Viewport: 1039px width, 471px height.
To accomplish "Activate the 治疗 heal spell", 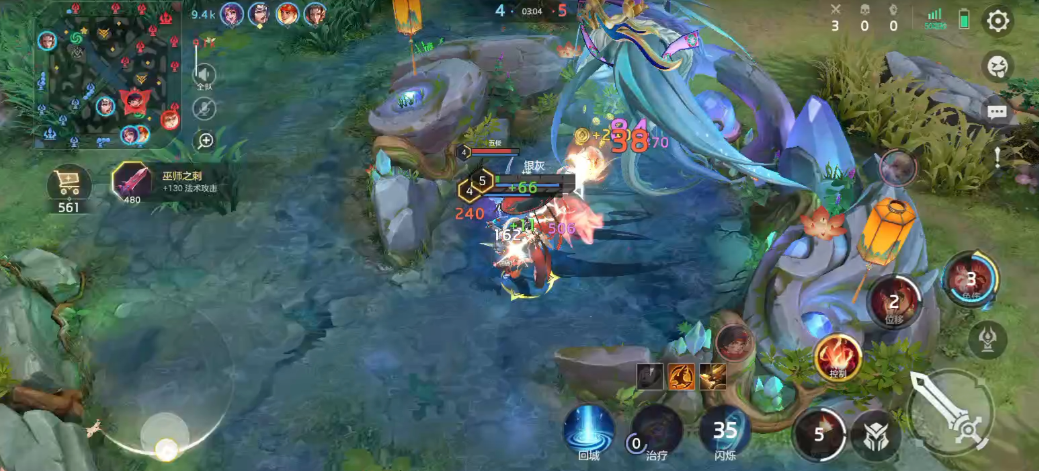I will pyautogui.click(x=656, y=430).
